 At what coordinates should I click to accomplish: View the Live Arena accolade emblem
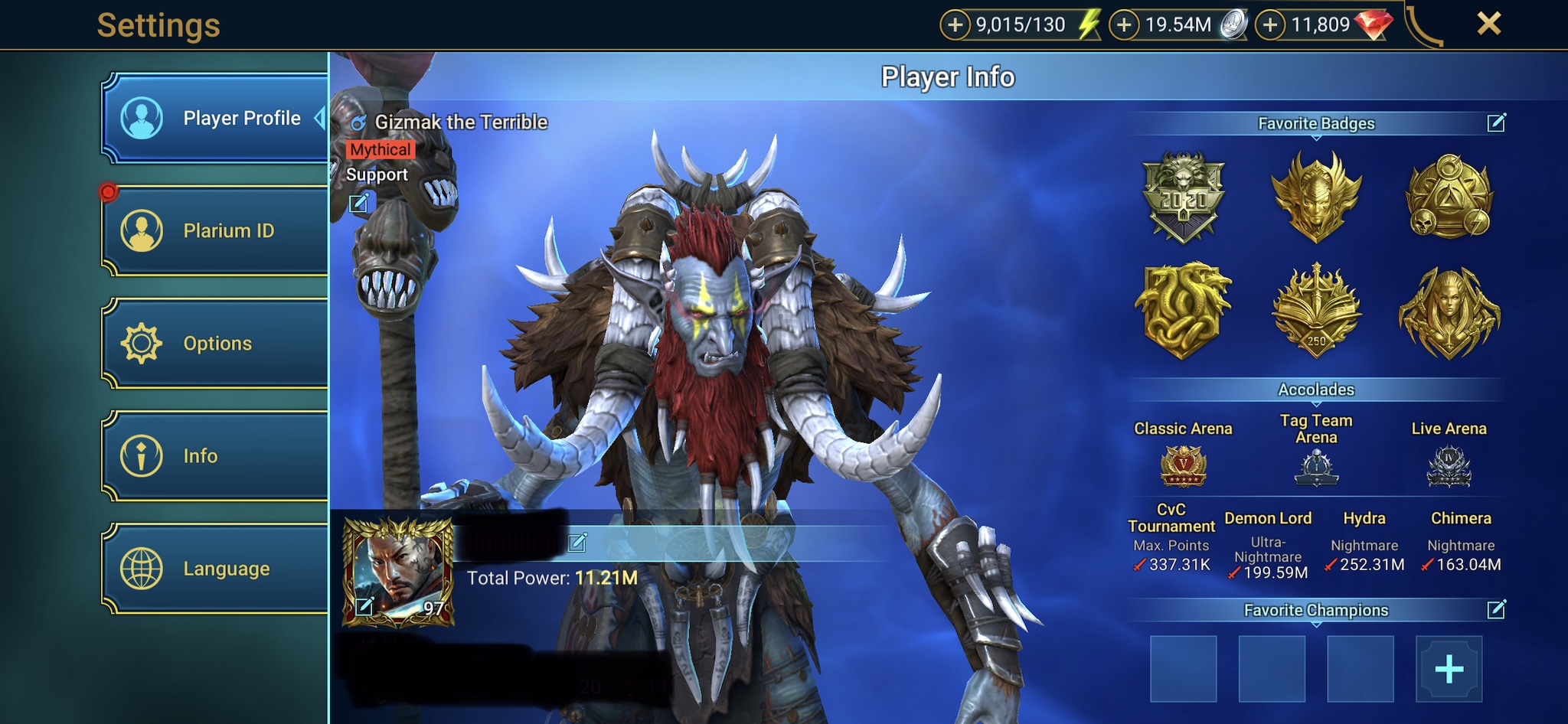(1449, 466)
